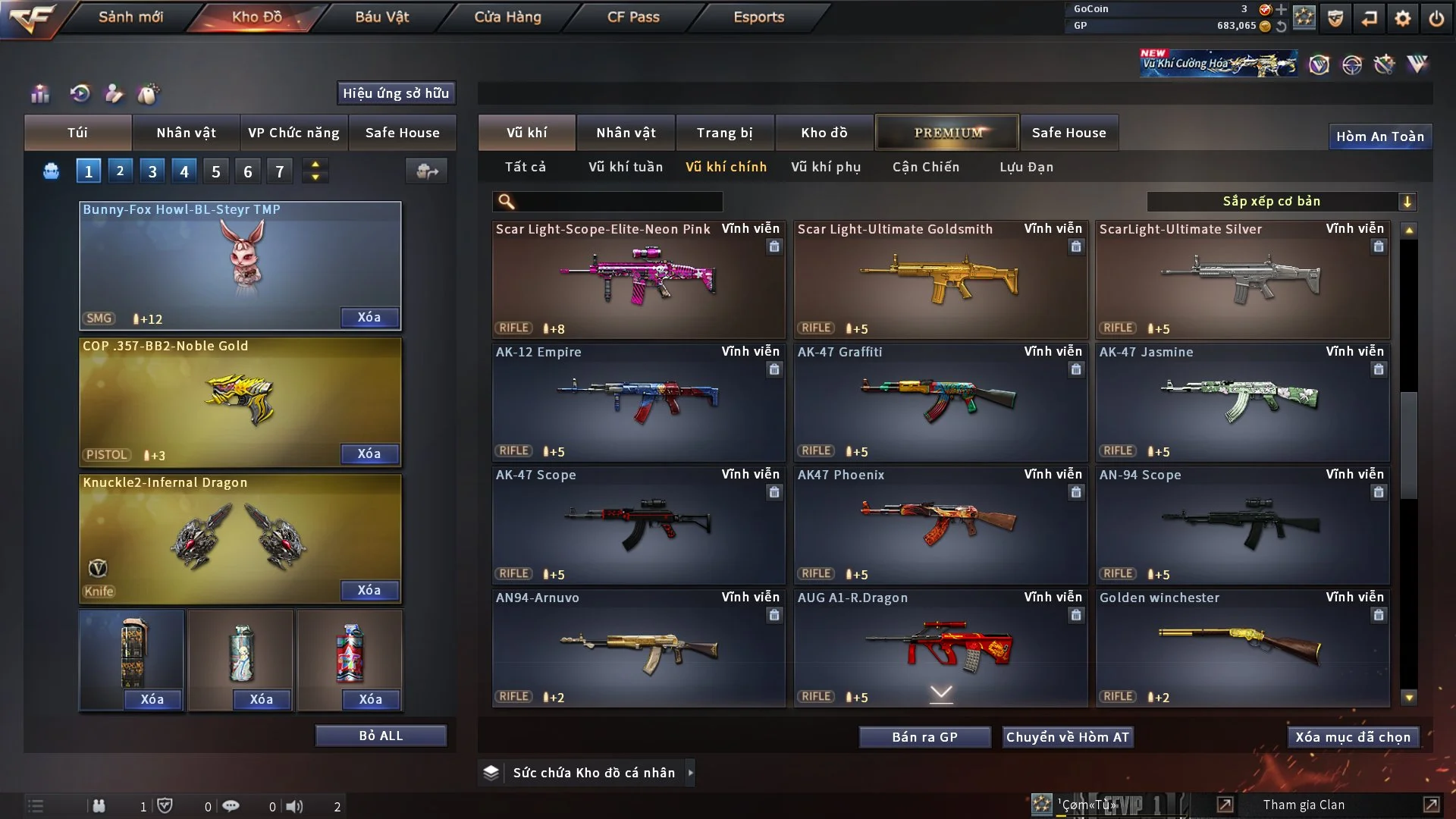The image size is (1456, 819).
Task: Choose the Golden winchester weapon
Action: (1242, 648)
